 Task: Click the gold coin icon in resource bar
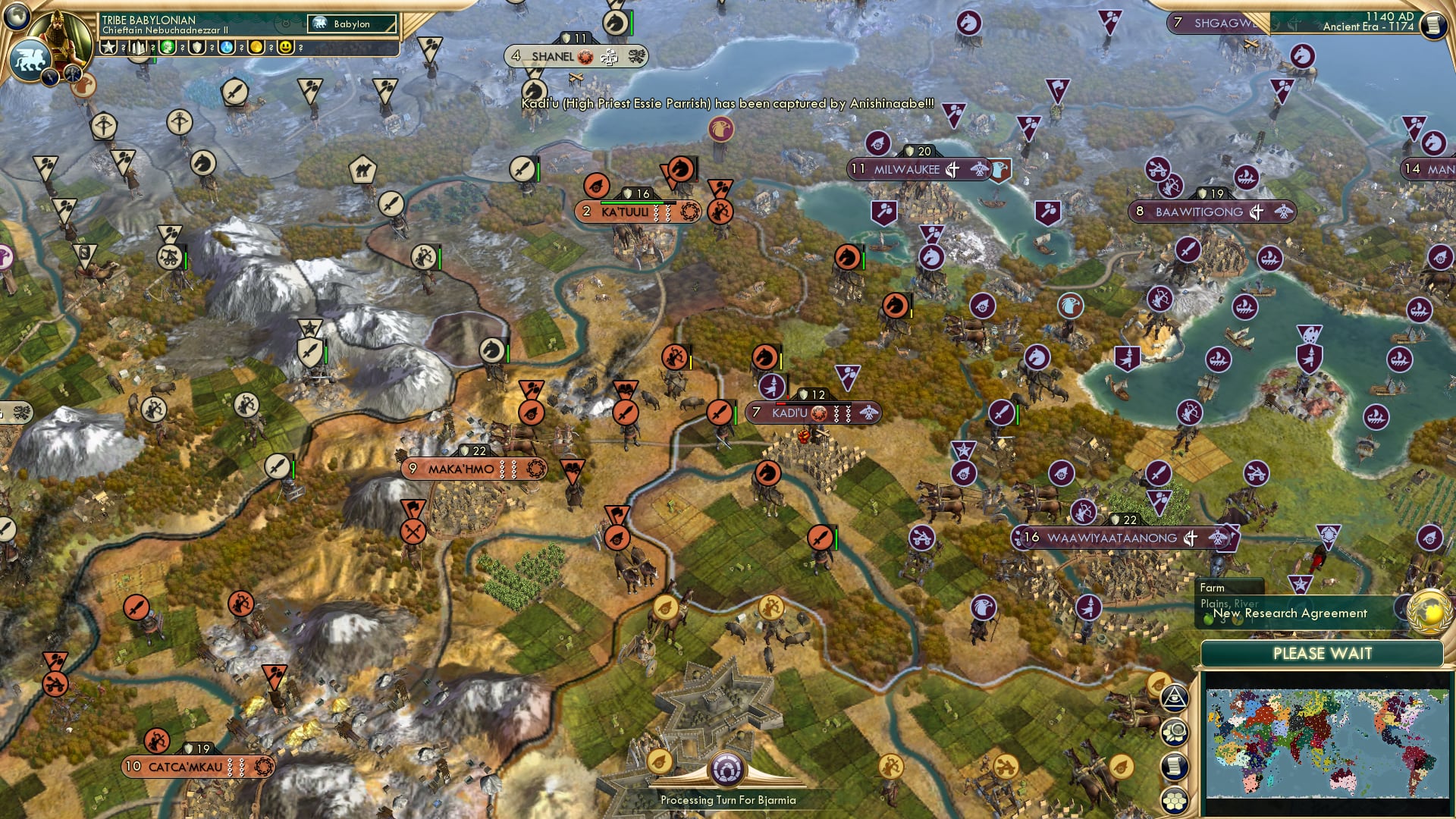tap(256, 48)
